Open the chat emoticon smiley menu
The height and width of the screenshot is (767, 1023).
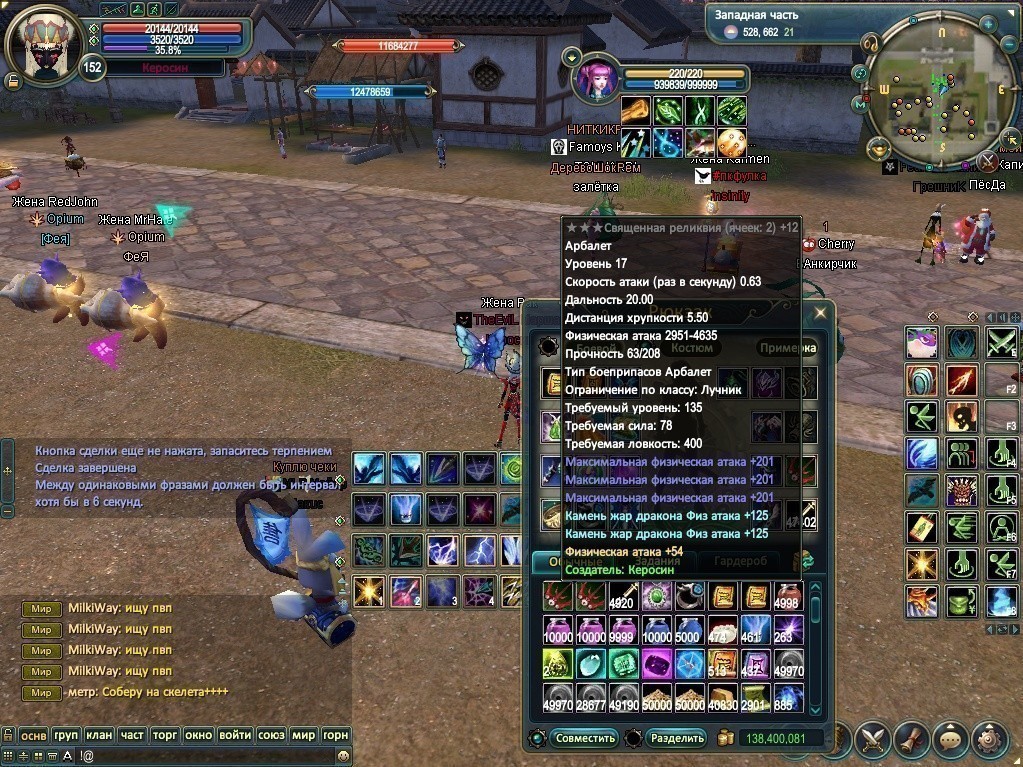(x=342, y=757)
